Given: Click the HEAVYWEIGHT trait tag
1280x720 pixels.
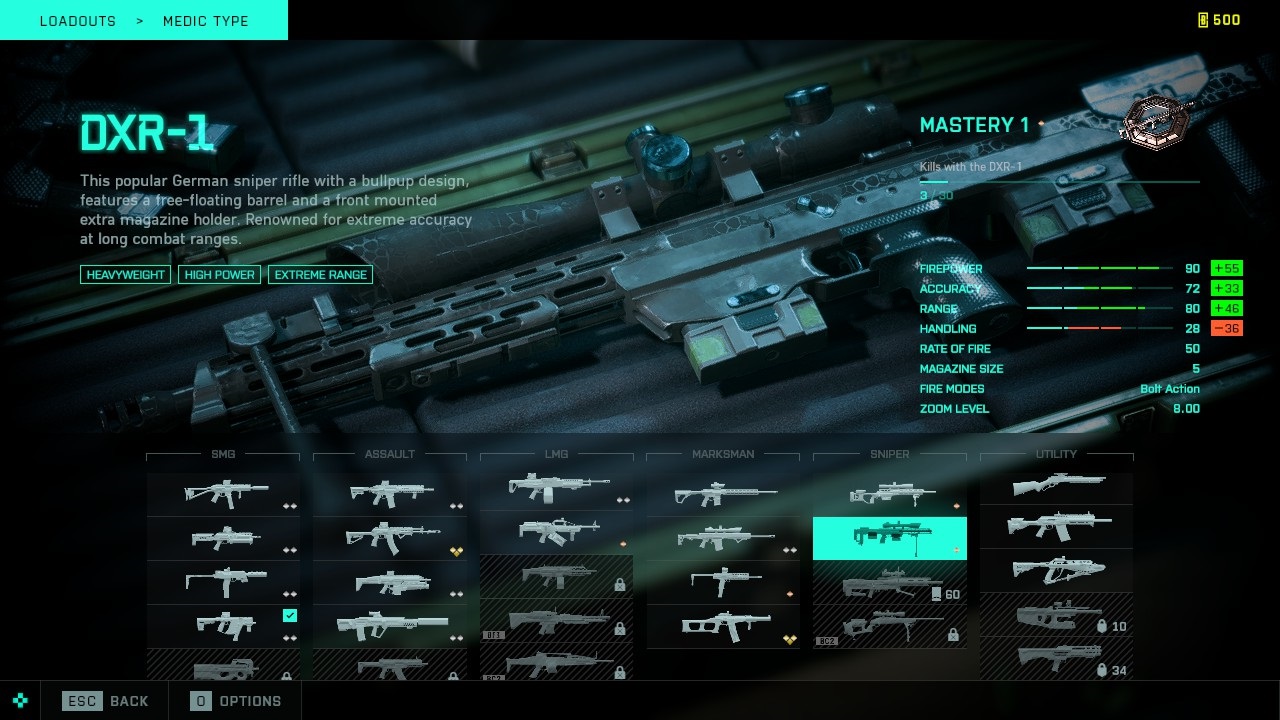Looking at the screenshot, I should (x=124, y=274).
